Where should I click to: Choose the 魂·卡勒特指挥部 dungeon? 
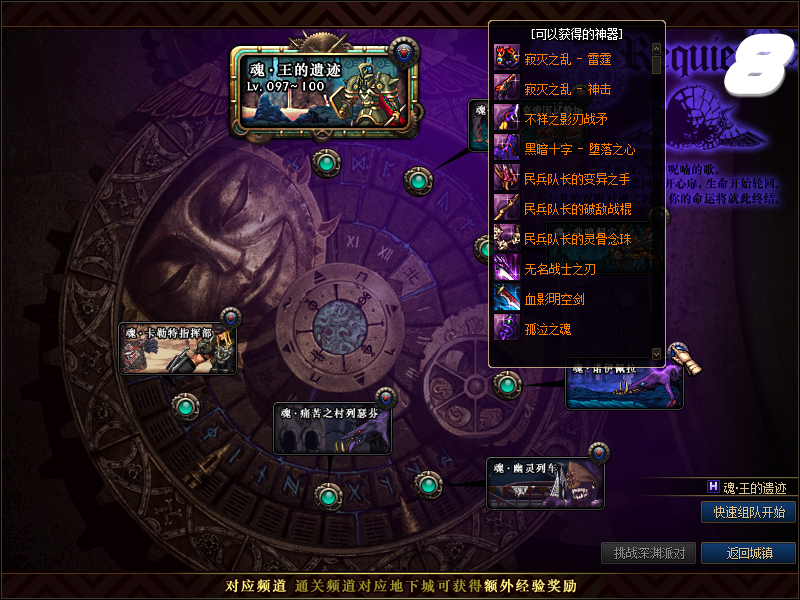coord(177,348)
